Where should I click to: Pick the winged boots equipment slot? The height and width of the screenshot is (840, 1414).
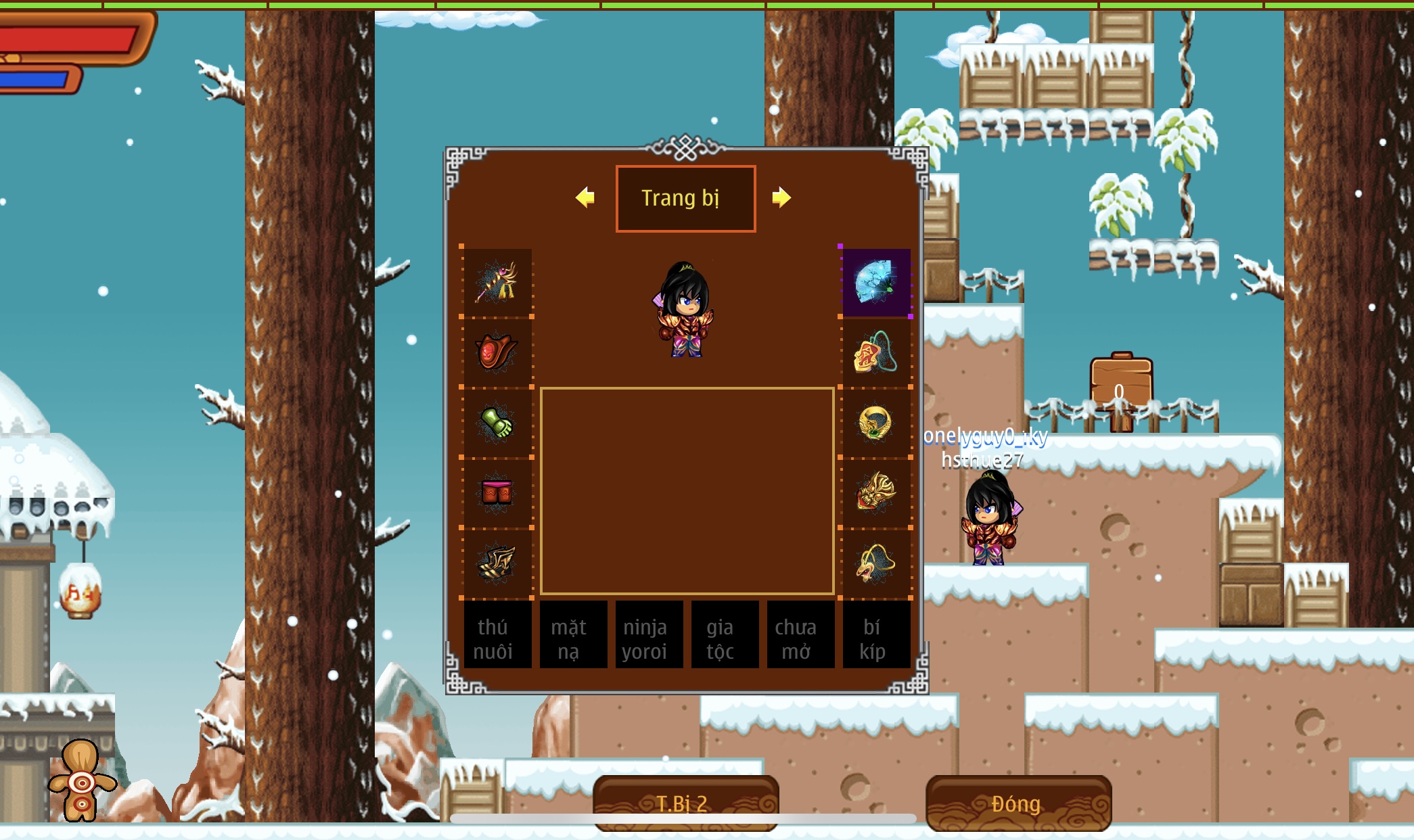coord(497,563)
